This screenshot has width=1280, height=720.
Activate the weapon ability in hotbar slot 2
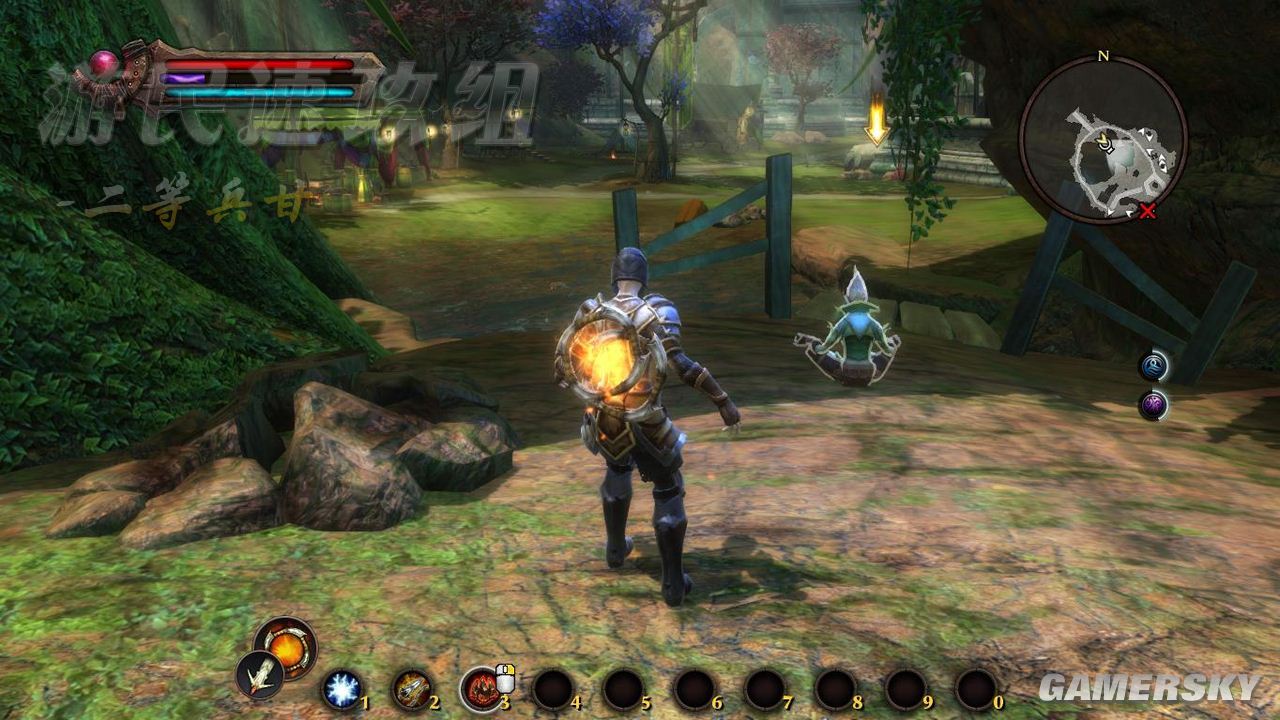[413, 689]
